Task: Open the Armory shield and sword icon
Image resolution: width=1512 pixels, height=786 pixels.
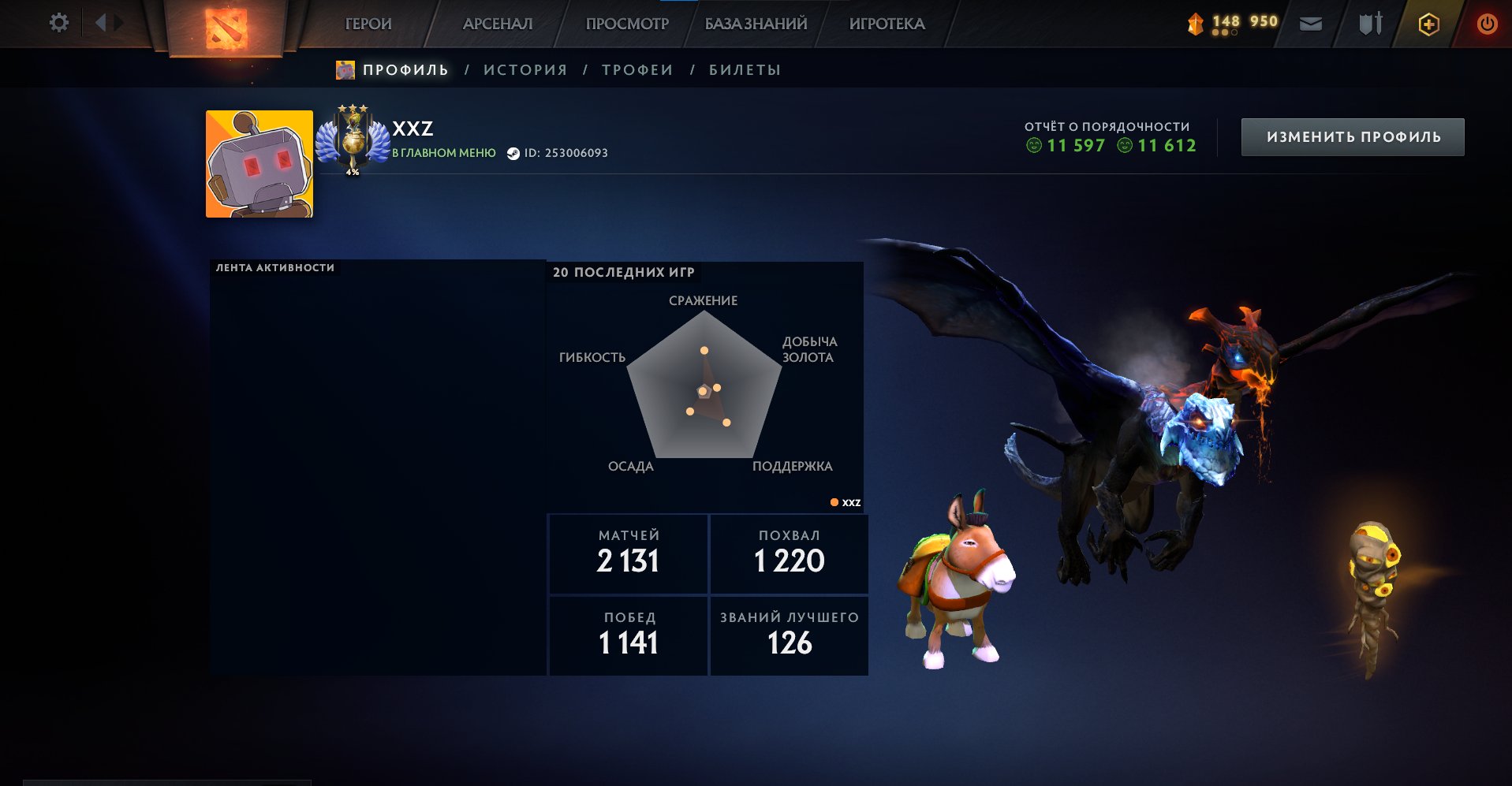Action: (1370, 24)
